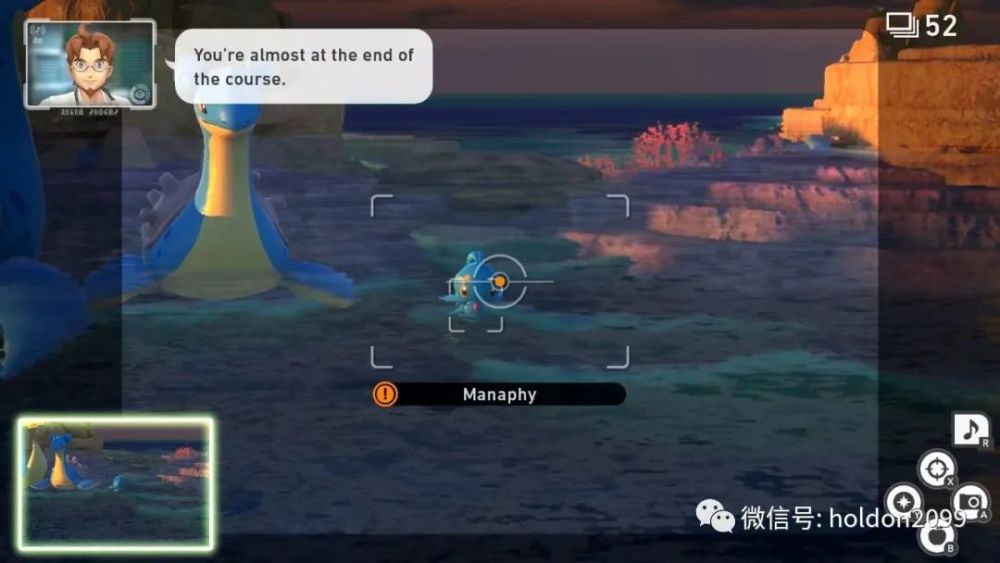Use the Illumina orb sparkle icon

(903, 502)
